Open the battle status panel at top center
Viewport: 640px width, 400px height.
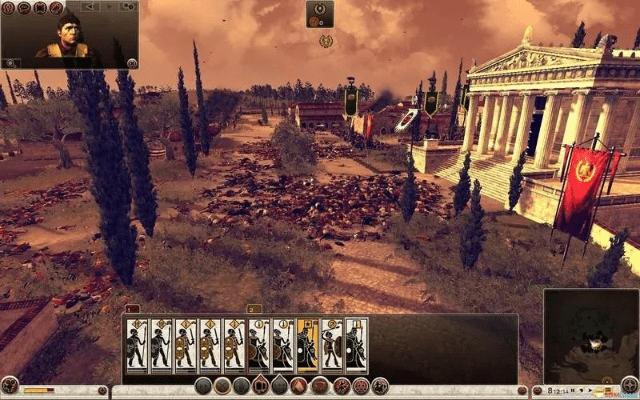click(320, 14)
